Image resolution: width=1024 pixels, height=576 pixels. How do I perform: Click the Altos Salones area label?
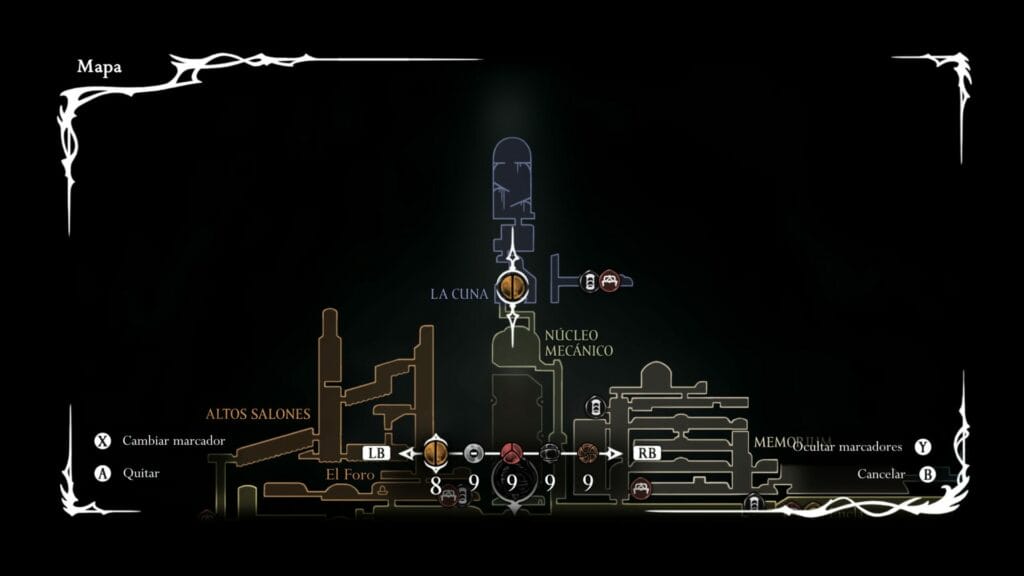[258, 413]
